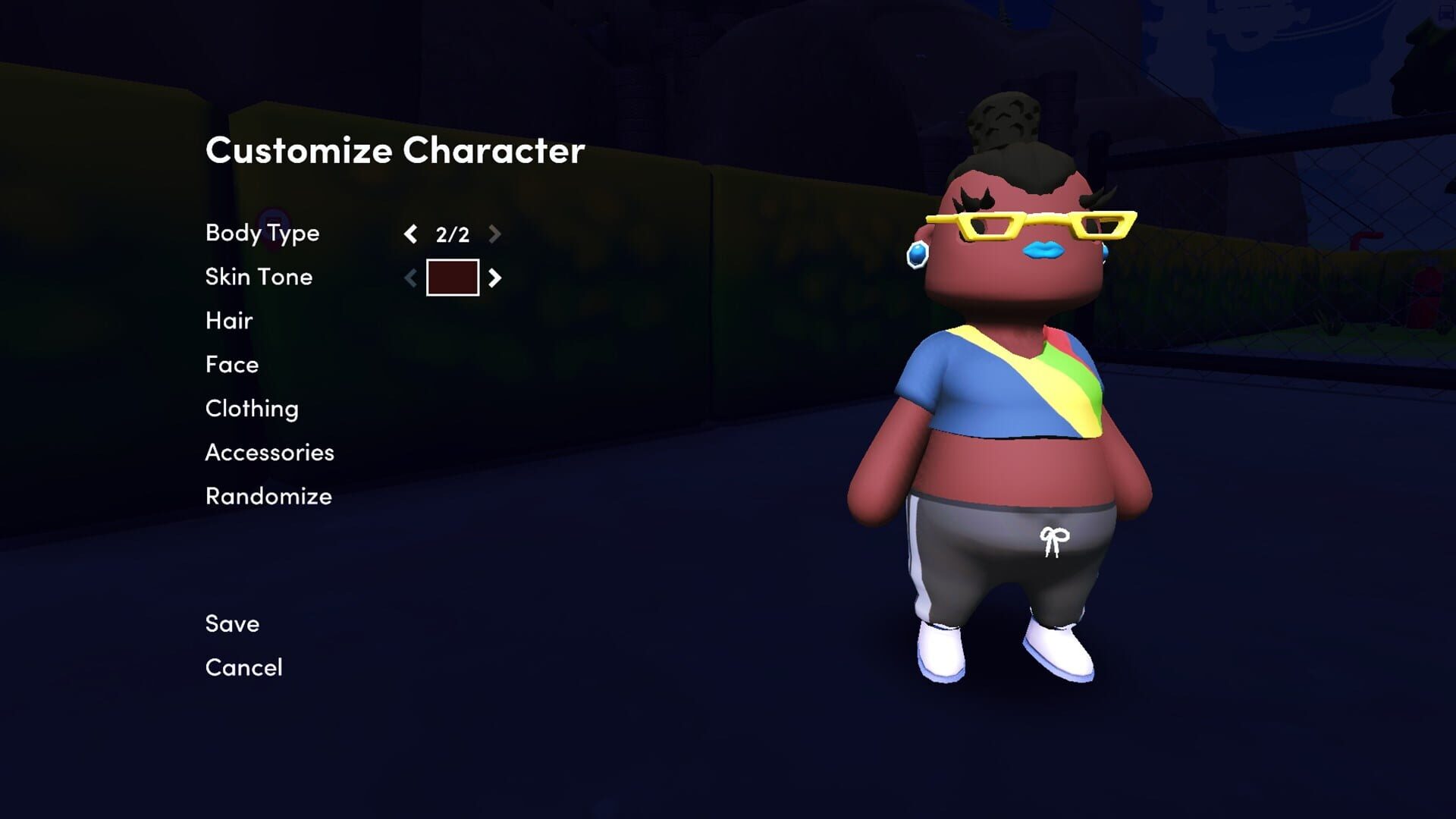
Task: Open the Hair customization section
Action: [229, 321]
